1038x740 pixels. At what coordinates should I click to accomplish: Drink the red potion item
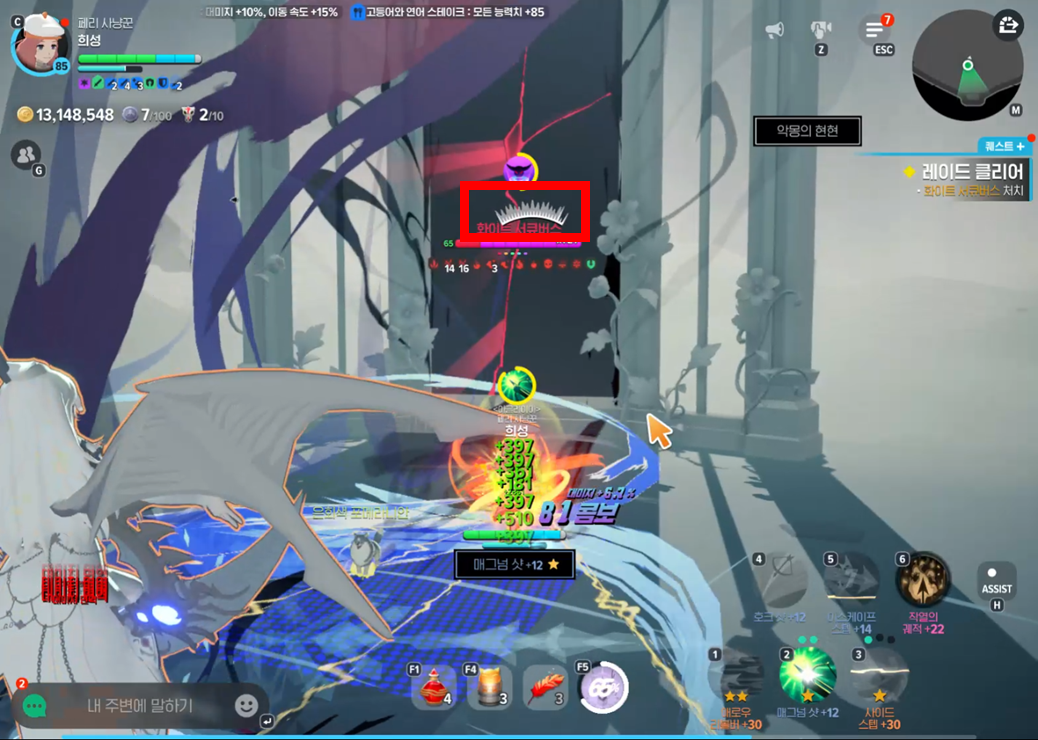(x=433, y=688)
